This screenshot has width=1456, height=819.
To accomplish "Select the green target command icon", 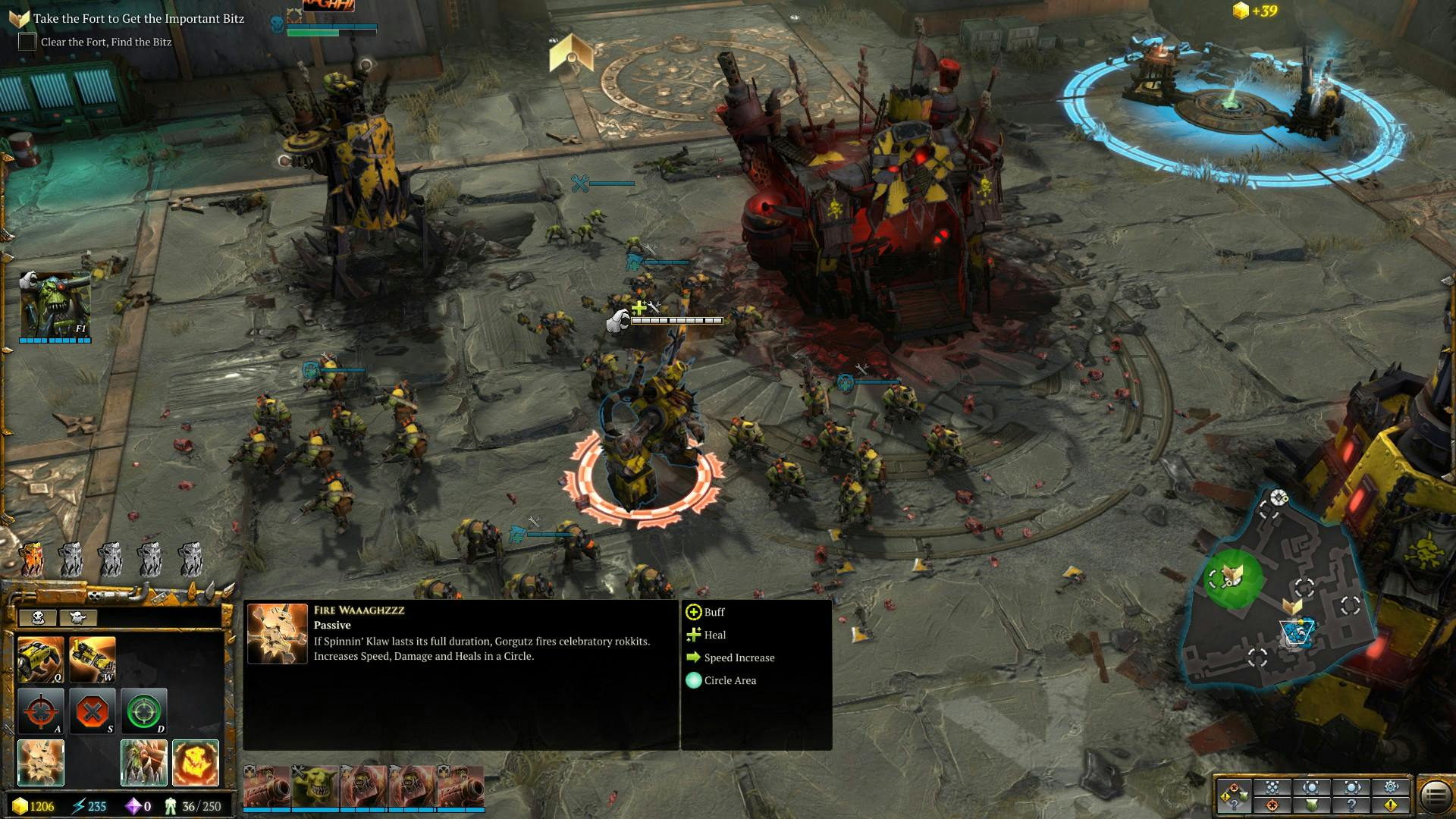I will pos(143,711).
